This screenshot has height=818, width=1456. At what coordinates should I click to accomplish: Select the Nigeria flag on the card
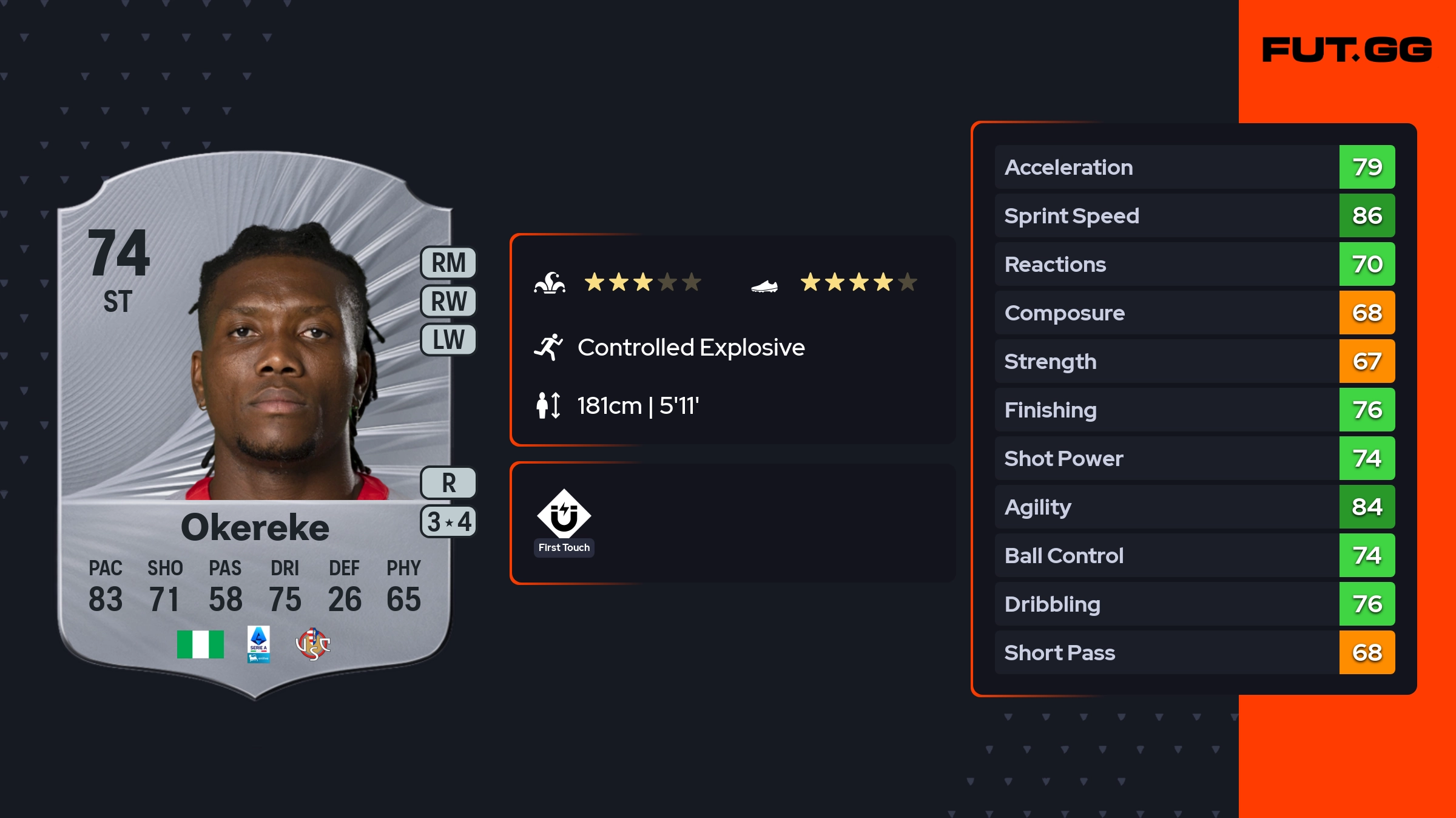coord(200,644)
